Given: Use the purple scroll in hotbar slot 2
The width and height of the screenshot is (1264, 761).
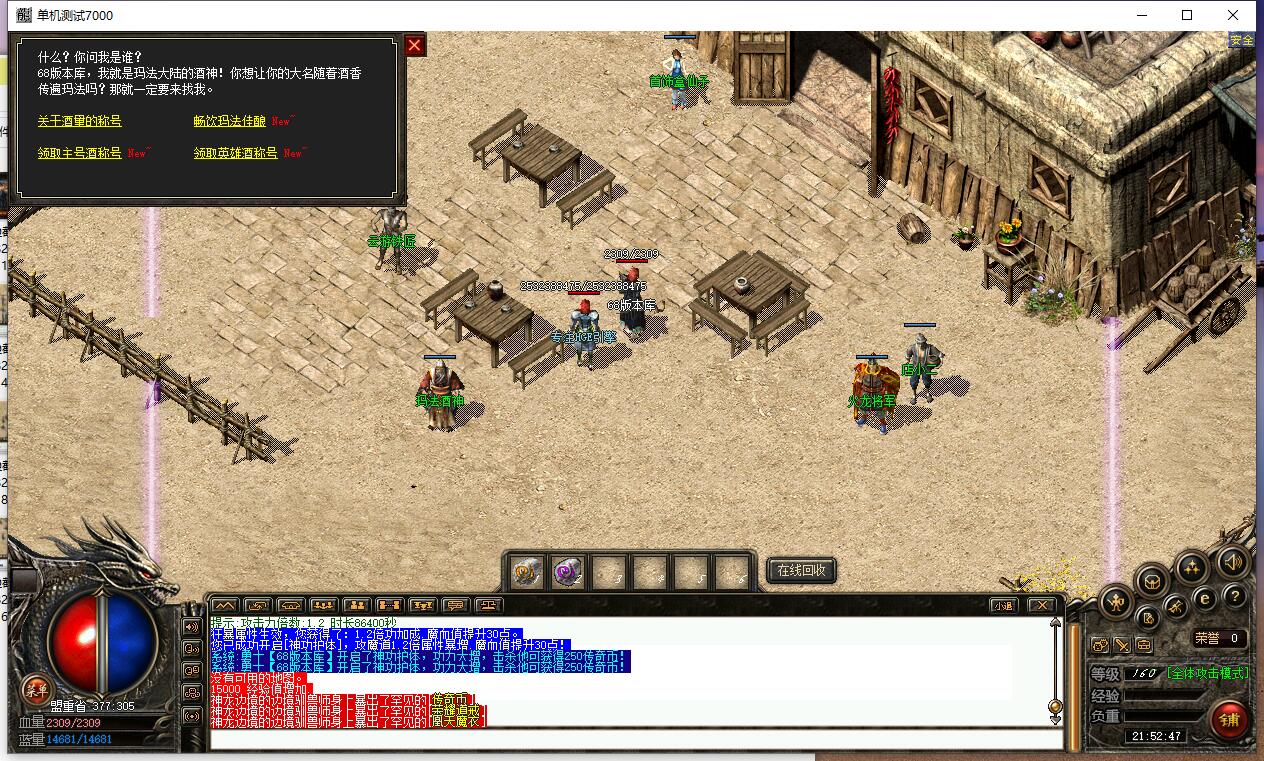Looking at the screenshot, I should click(x=568, y=571).
